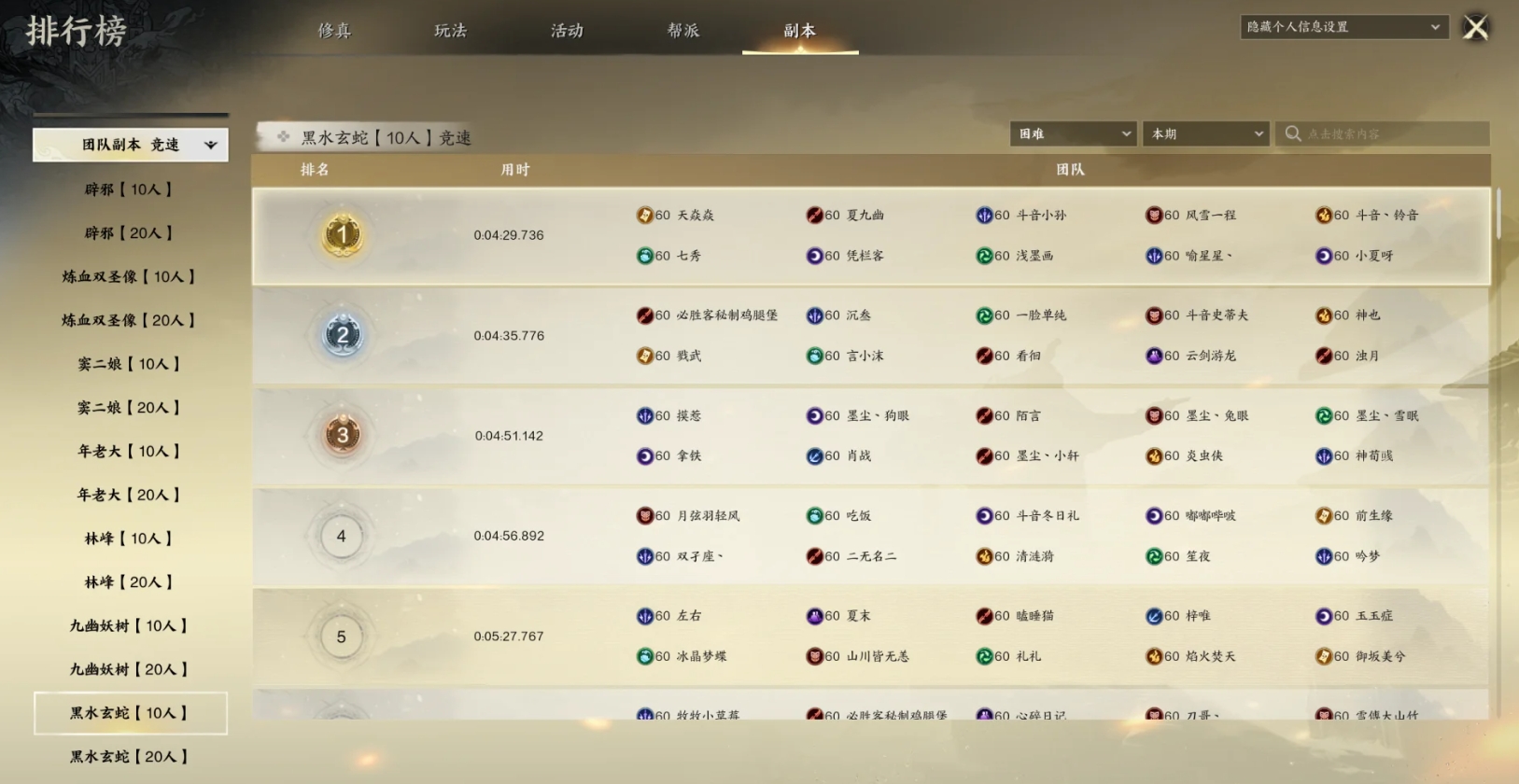
Task: Click the class emblem beside player 夏九曲
Action: [x=813, y=215]
